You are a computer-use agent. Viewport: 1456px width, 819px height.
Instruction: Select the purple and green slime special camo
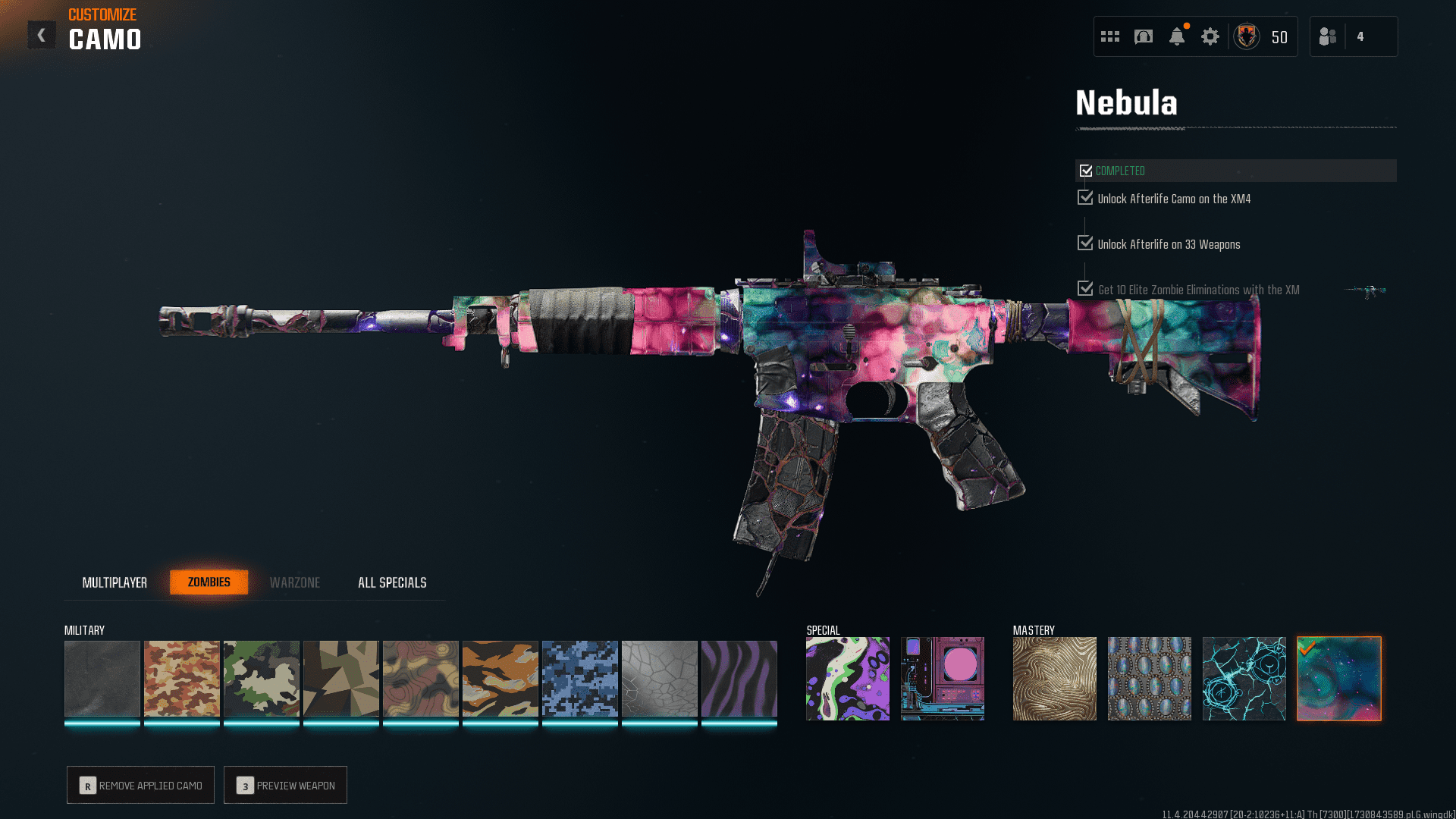coord(848,679)
